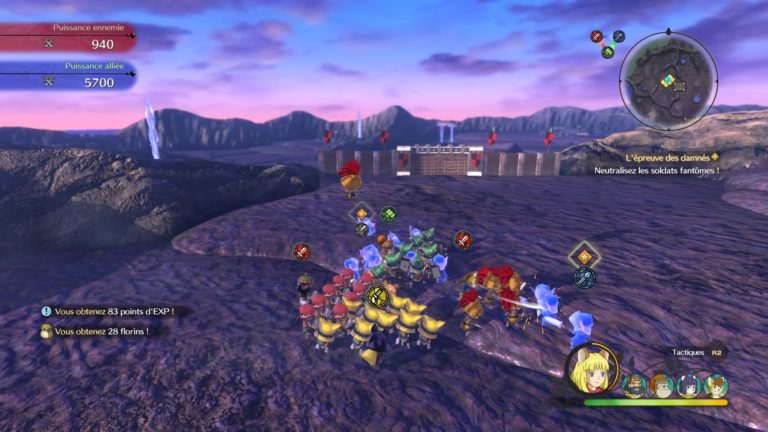Click the red sword weapon-triangle icon
This screenshot has height=432, width=768.
pyautogui.click(x=596, y=37)
